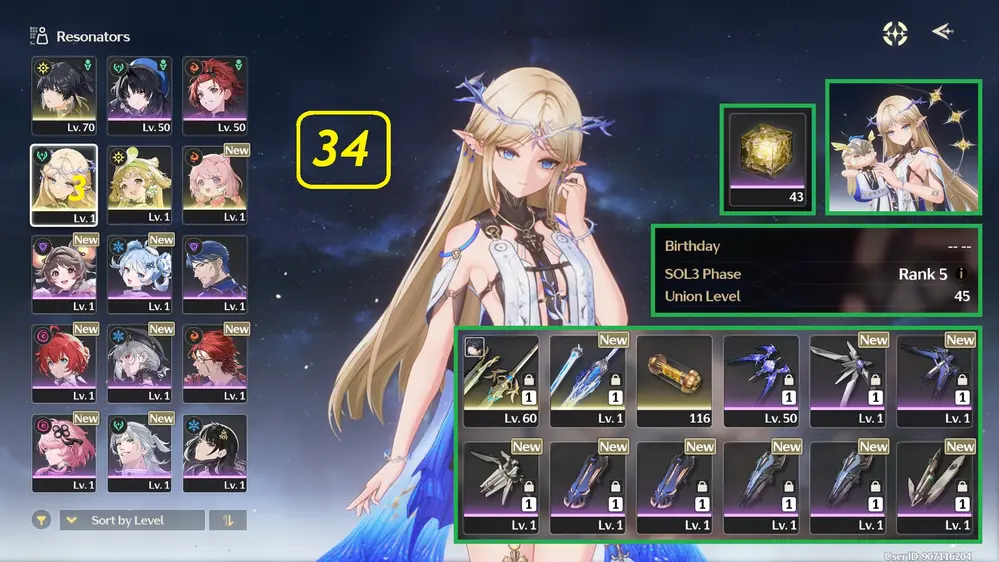This screenshot has width=999, height=562.
Task: Pick the blonde elf resonator portrait
Action: point(64,185)
